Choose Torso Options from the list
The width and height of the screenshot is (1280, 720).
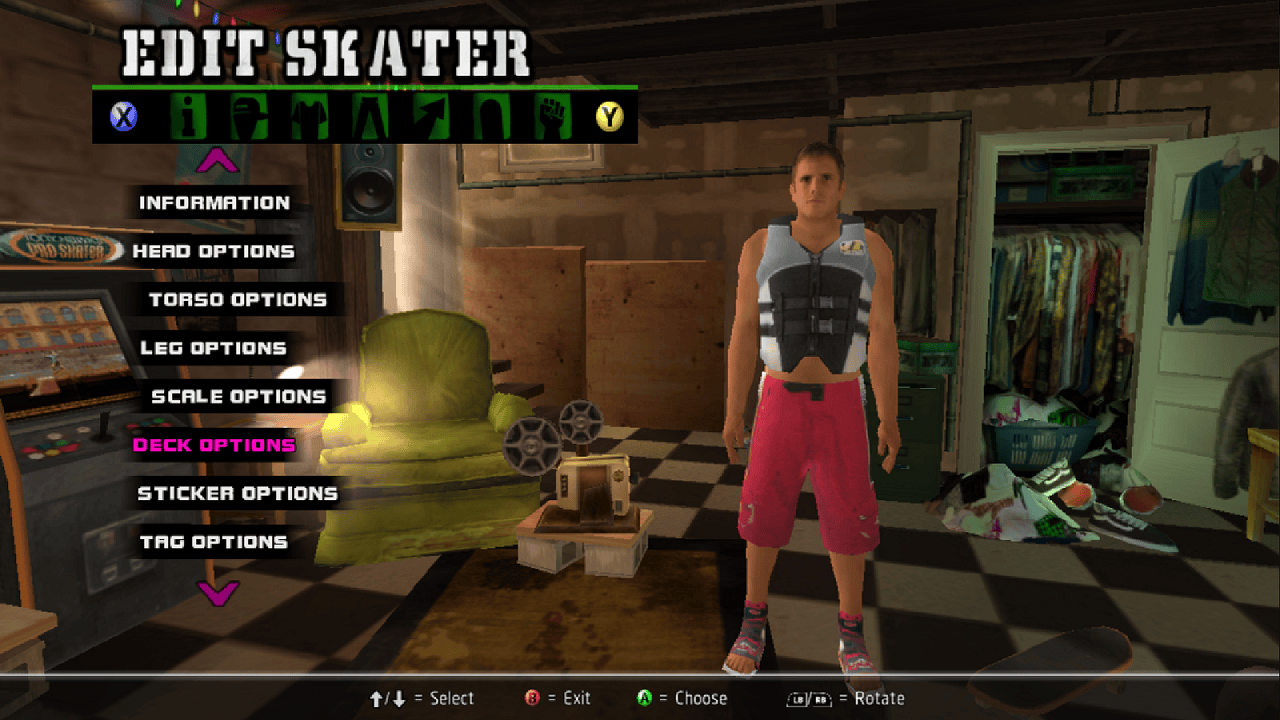pos(238,300)
